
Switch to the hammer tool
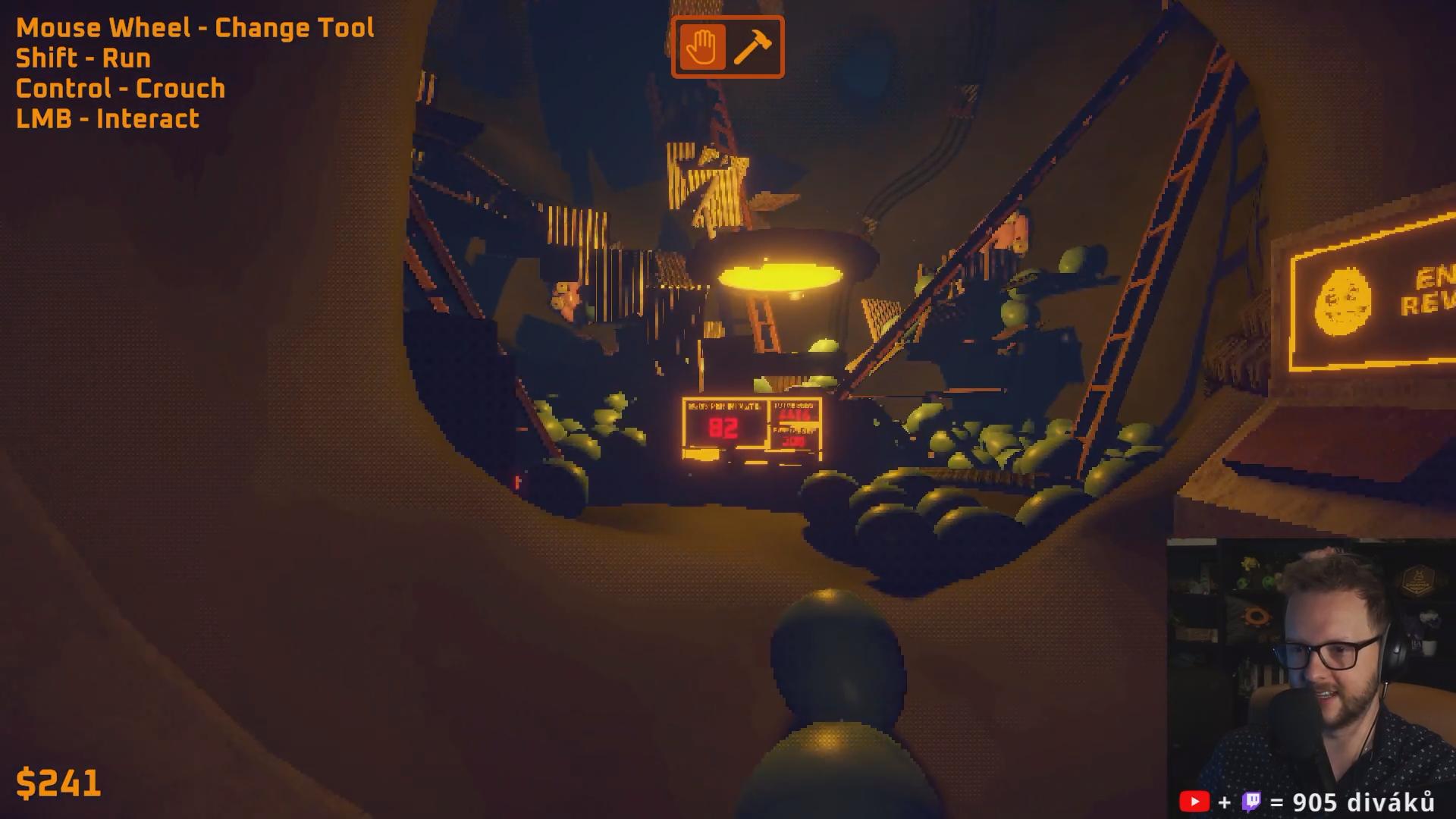752,47
